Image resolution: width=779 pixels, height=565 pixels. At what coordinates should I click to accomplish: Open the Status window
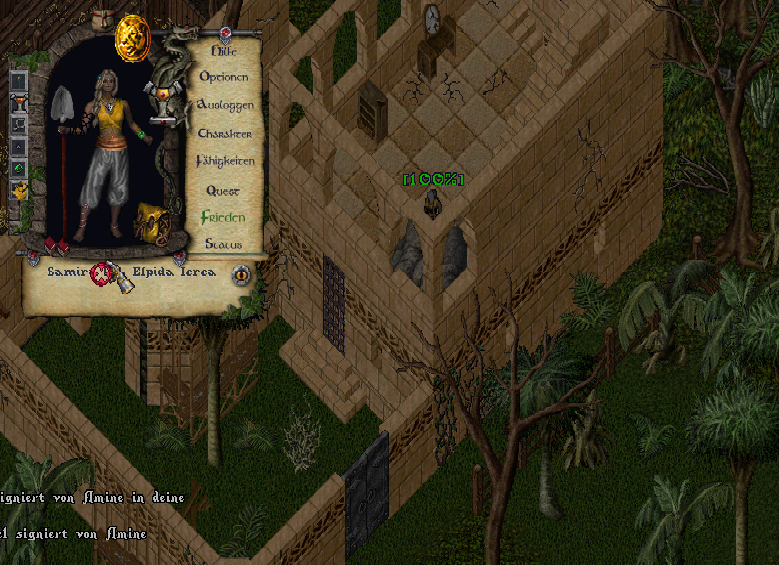click(x=223, y=244)
